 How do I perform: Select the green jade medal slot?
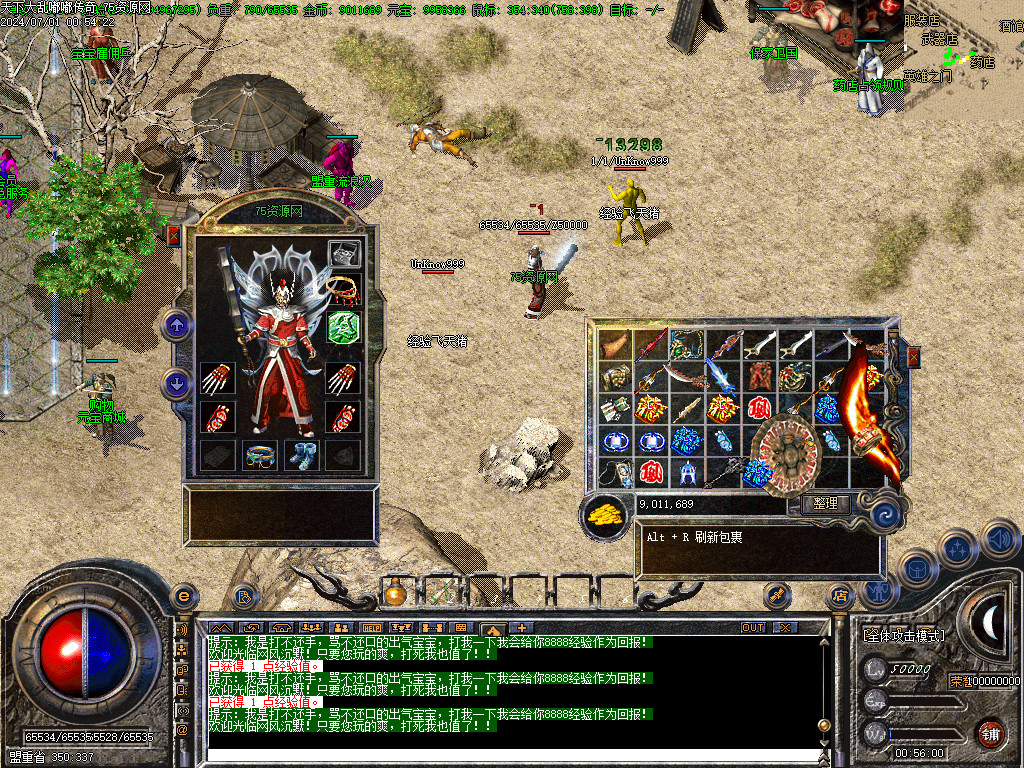344,327
